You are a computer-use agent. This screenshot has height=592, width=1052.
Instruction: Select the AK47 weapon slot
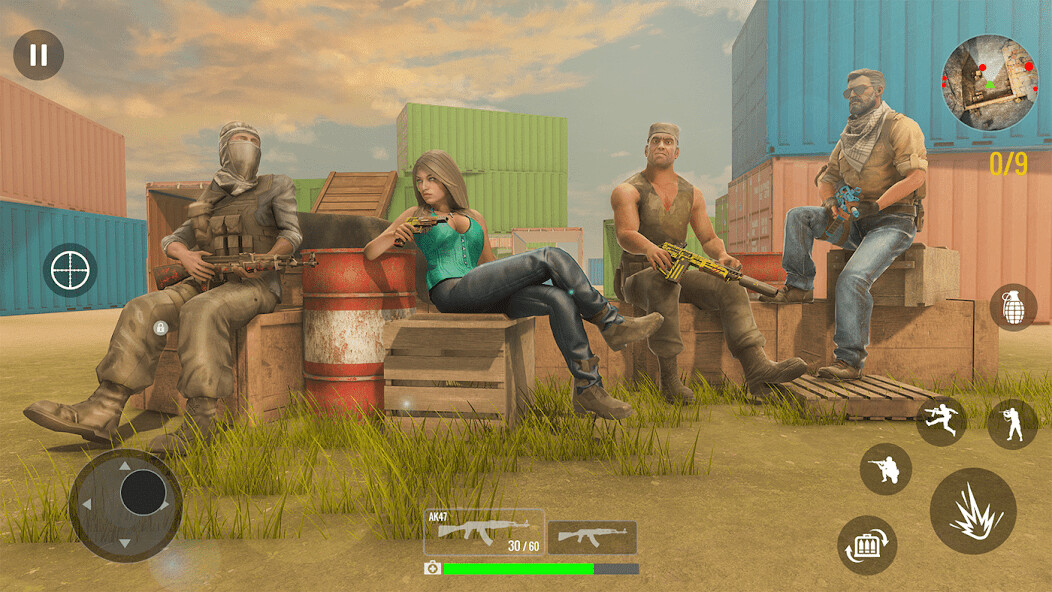point(484,532)
